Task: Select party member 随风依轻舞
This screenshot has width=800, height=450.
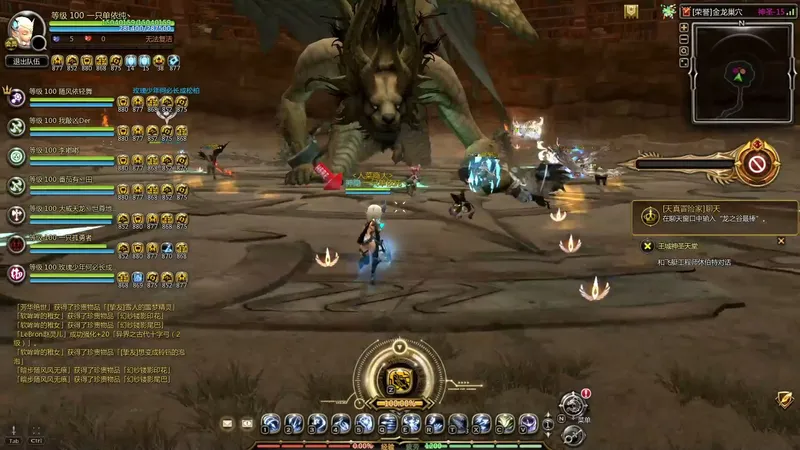Action: coord(16,98)
